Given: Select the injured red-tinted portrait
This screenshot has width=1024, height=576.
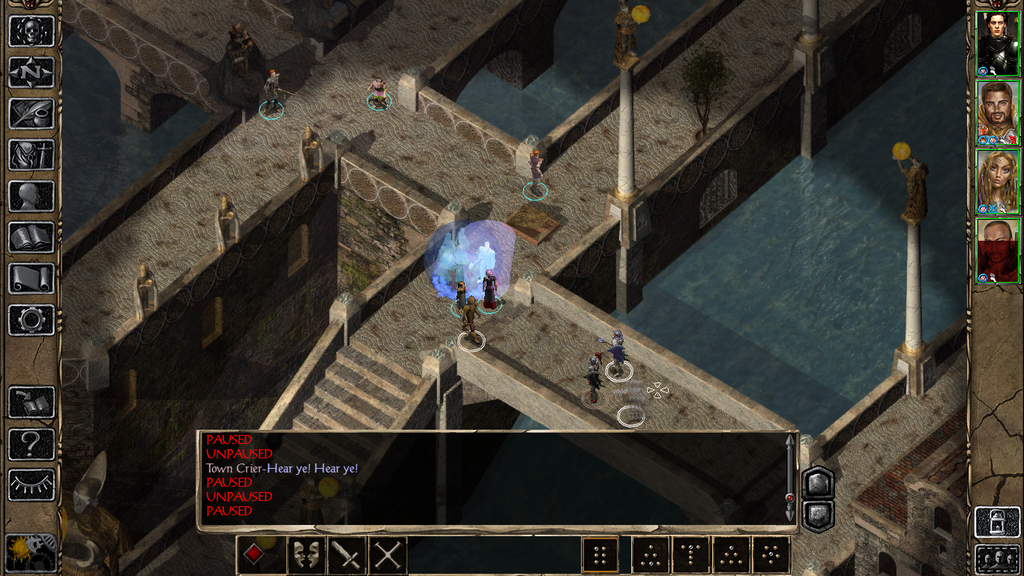Looking at the screenshot, I should [x=996, y=250].
